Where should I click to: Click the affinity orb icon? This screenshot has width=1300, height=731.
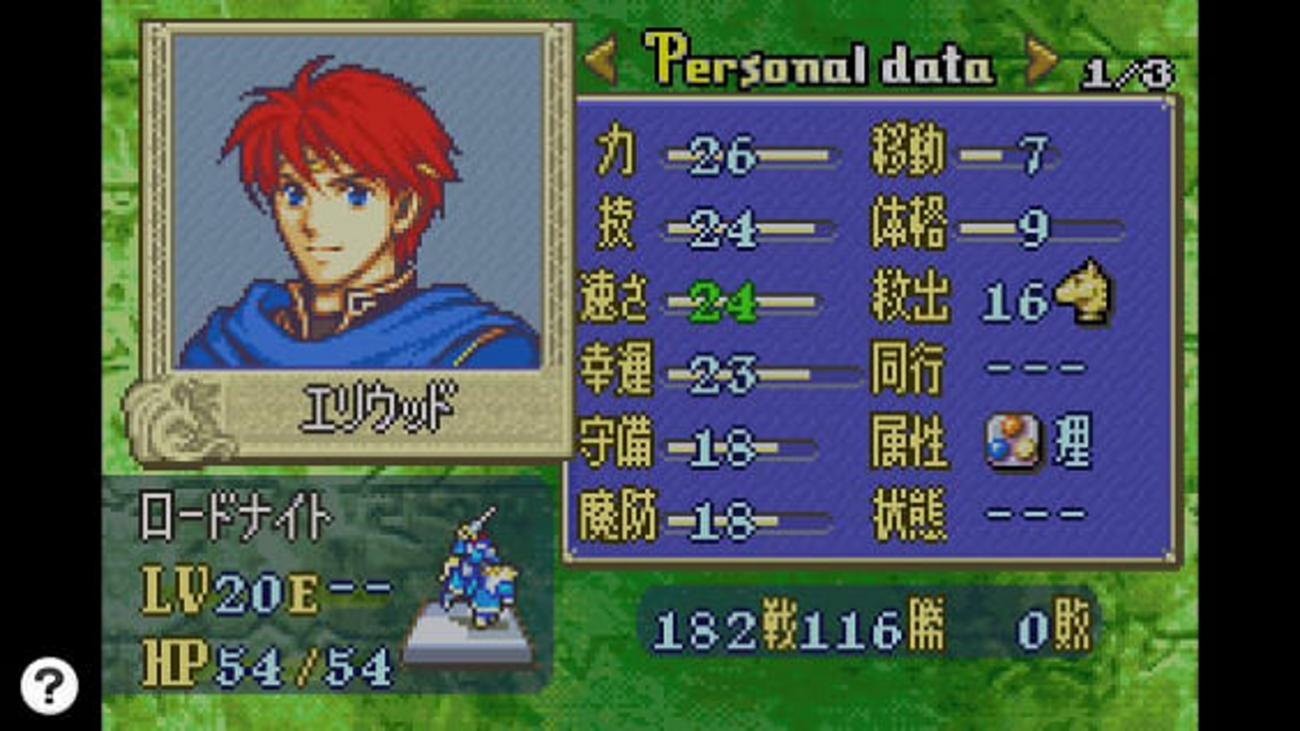coord(1012,443)
